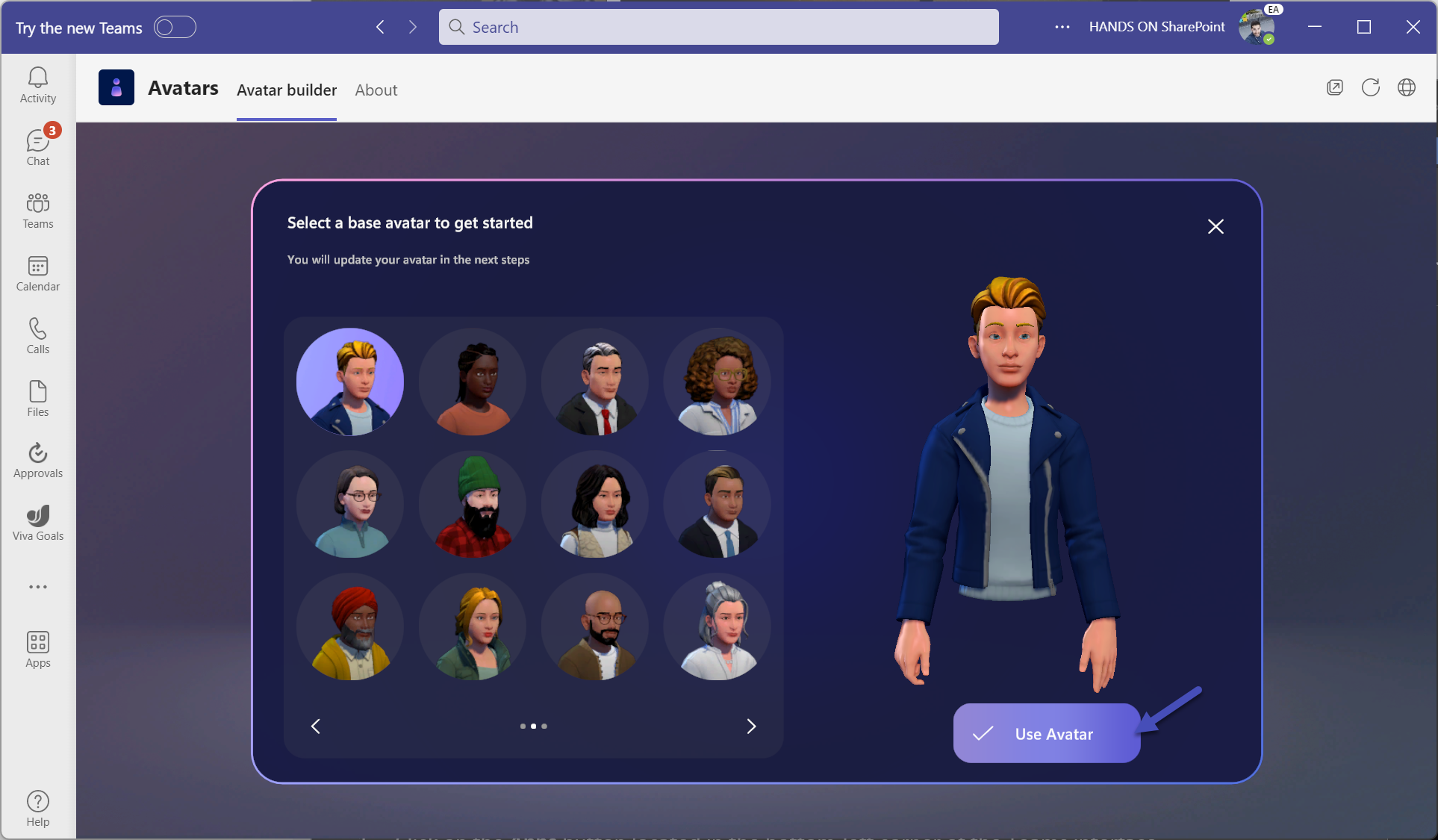
Task: Pop out the Avatars app
Action: (x=1335, y=87)
